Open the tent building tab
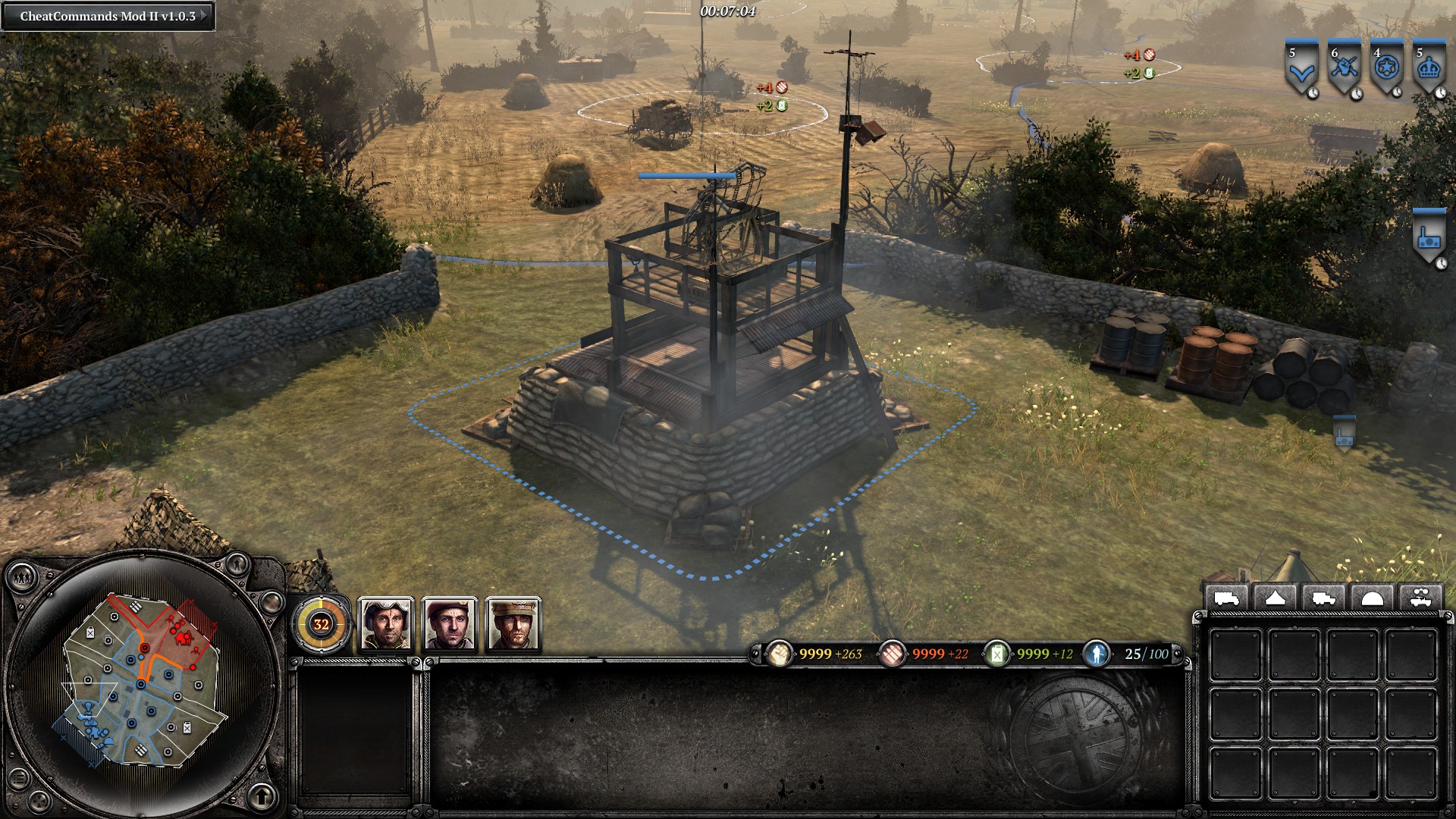Image resolution: width=1456 pixels, height=819 pixels. point(1275,599)
